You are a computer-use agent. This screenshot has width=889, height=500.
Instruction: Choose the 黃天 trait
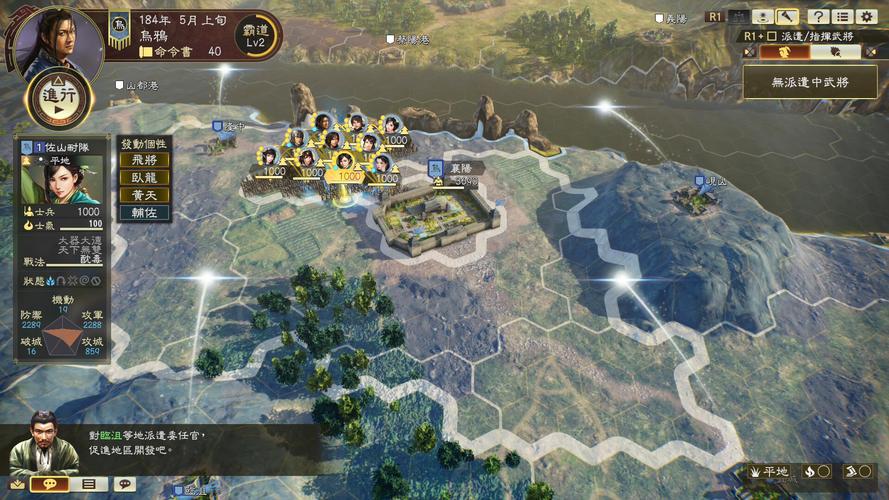coord(144,195)
